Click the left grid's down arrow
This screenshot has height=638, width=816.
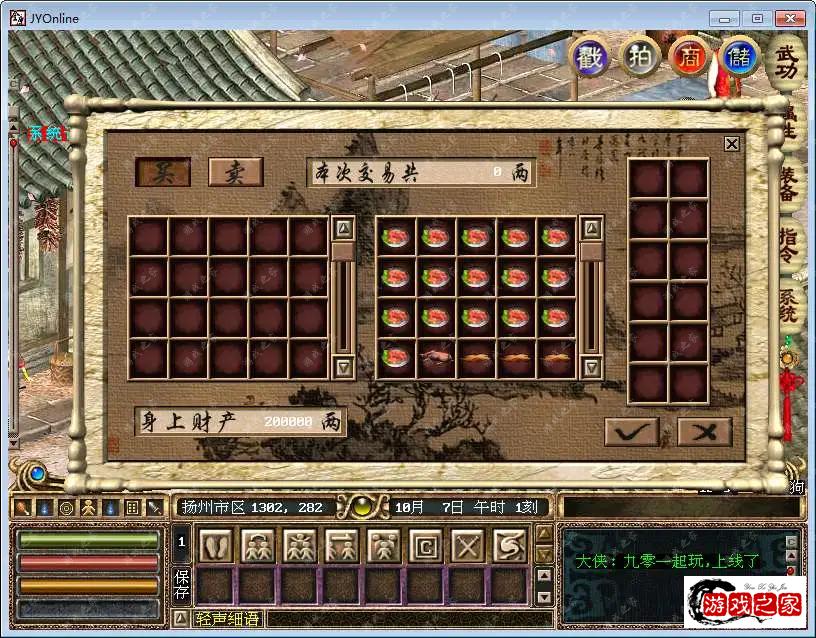click(343, 367)
